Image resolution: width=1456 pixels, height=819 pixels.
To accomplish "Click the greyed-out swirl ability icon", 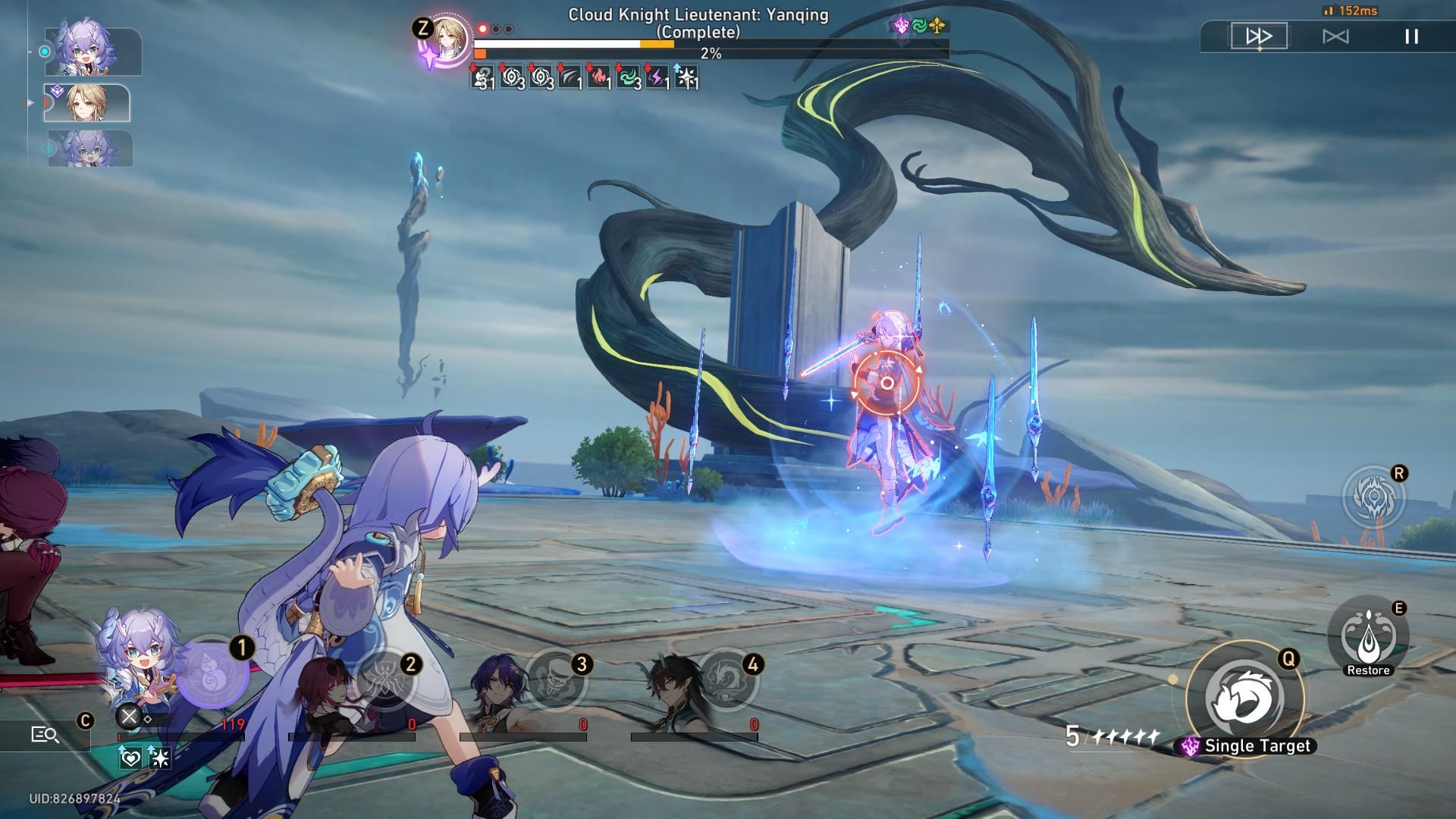I will [1373, 497].
